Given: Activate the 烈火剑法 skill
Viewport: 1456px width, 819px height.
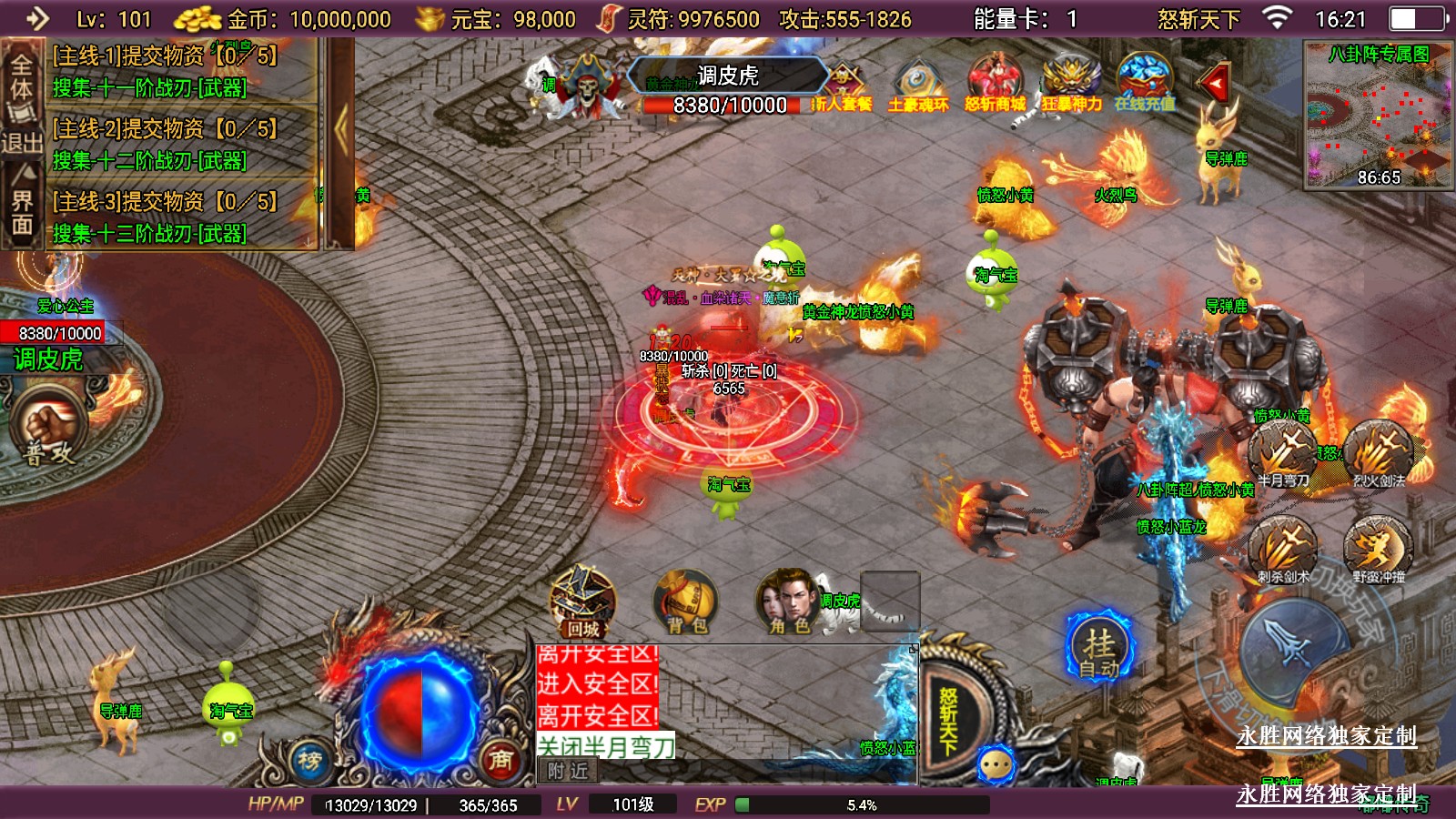Looking at the screenshot, I should (1379, 453).
